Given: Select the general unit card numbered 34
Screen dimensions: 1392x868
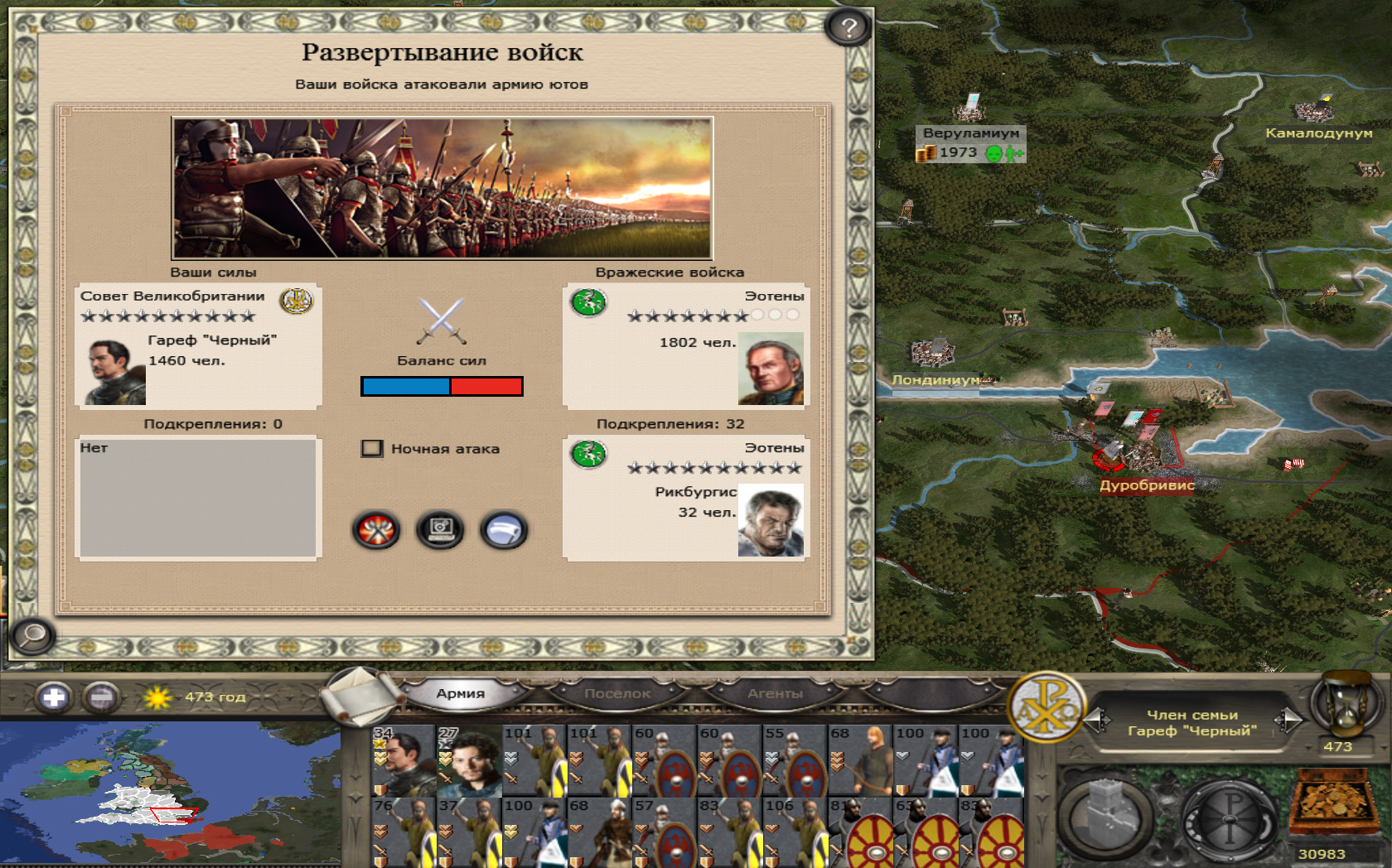Looking at the screenshot, I should point(404,760).
